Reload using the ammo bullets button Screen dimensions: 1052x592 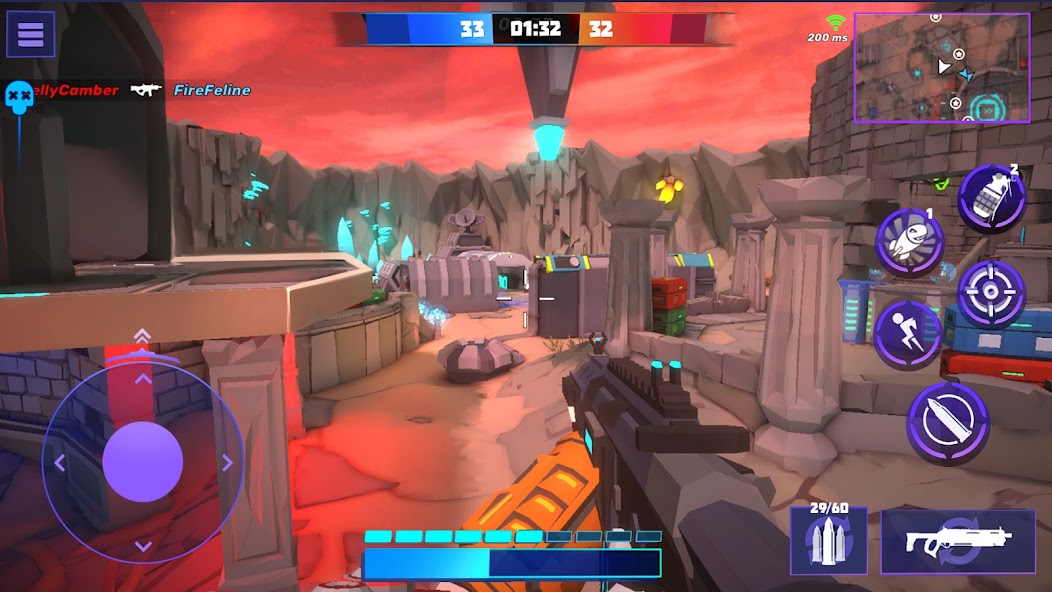(828, 540)
